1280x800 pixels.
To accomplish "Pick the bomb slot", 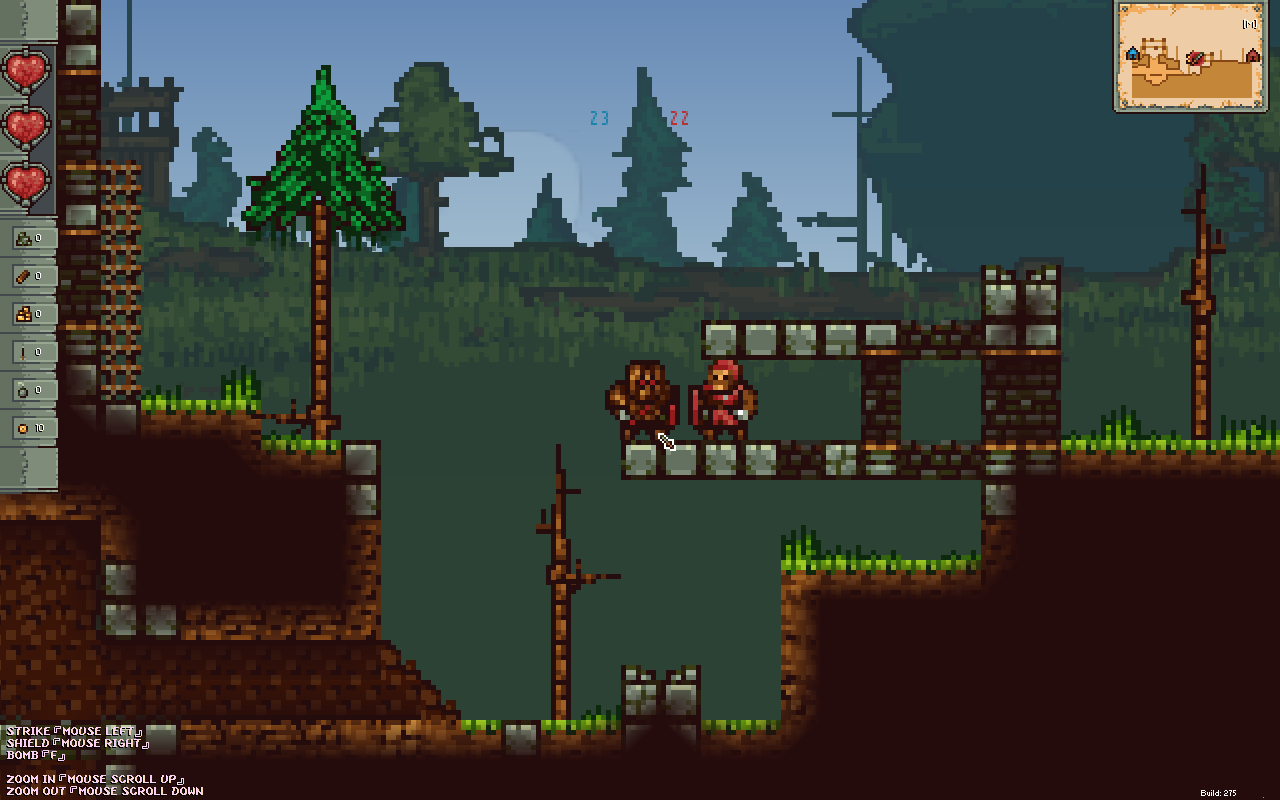I will pyautogui.click(x=27, y=390).
